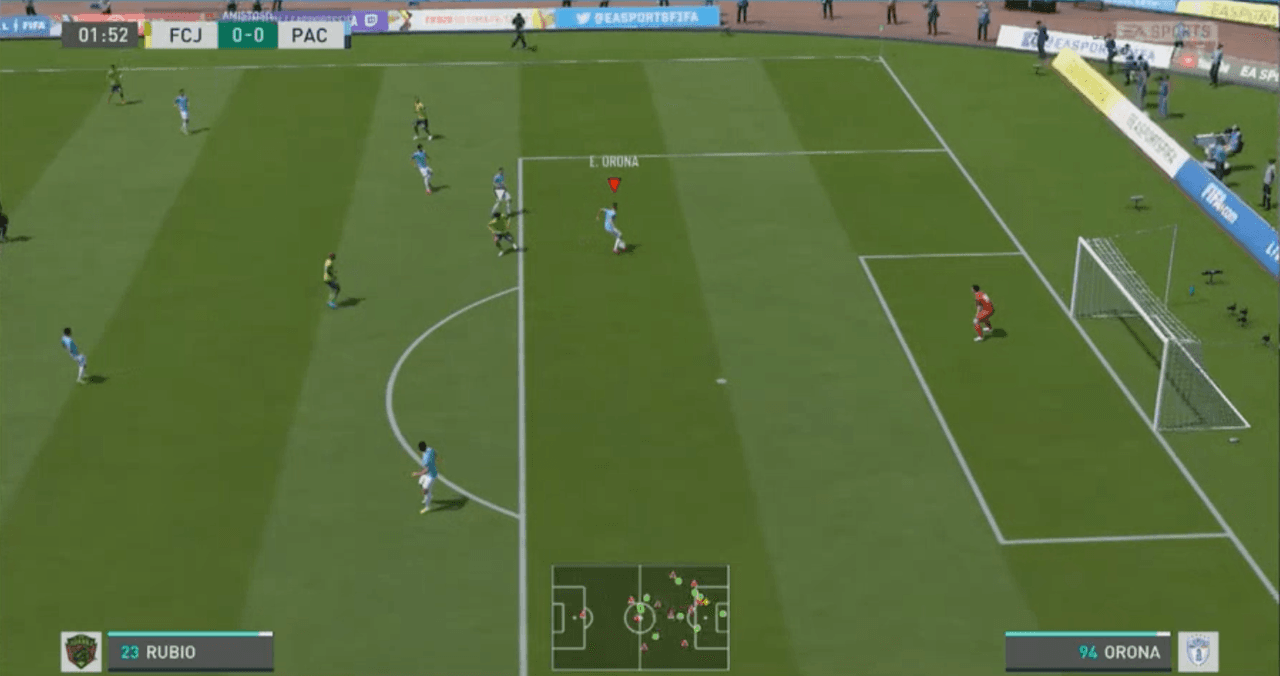Click the 94 Orona player panel

(1087, 652)
